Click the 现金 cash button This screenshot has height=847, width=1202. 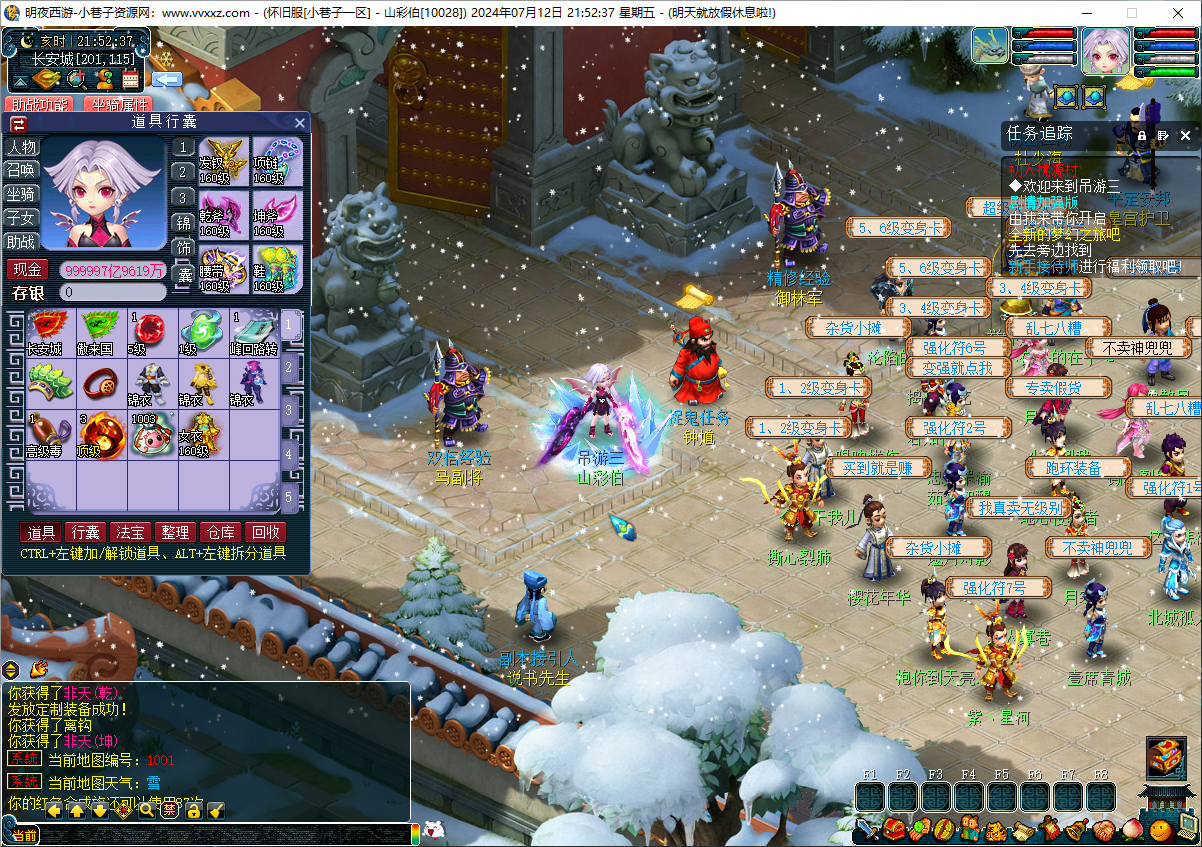(27, 270)
